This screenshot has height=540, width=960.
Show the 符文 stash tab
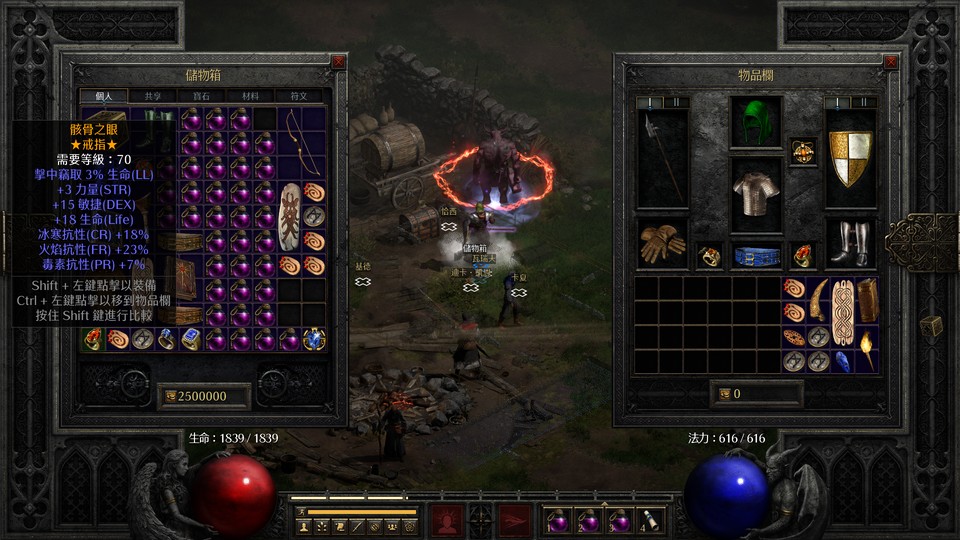click(299, 96)
